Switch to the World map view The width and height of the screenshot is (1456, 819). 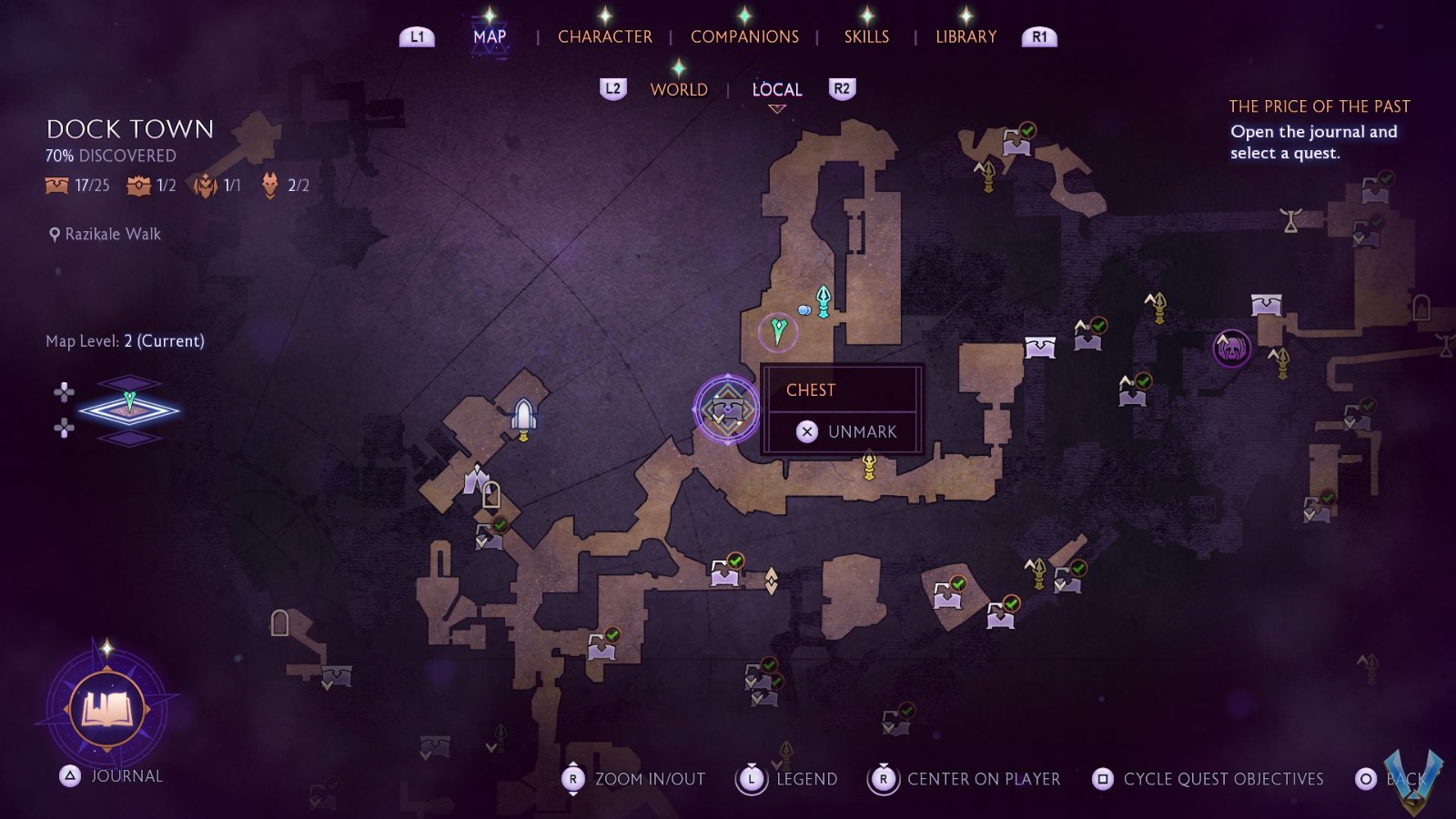pyautogui.click(x=679, y=89)
